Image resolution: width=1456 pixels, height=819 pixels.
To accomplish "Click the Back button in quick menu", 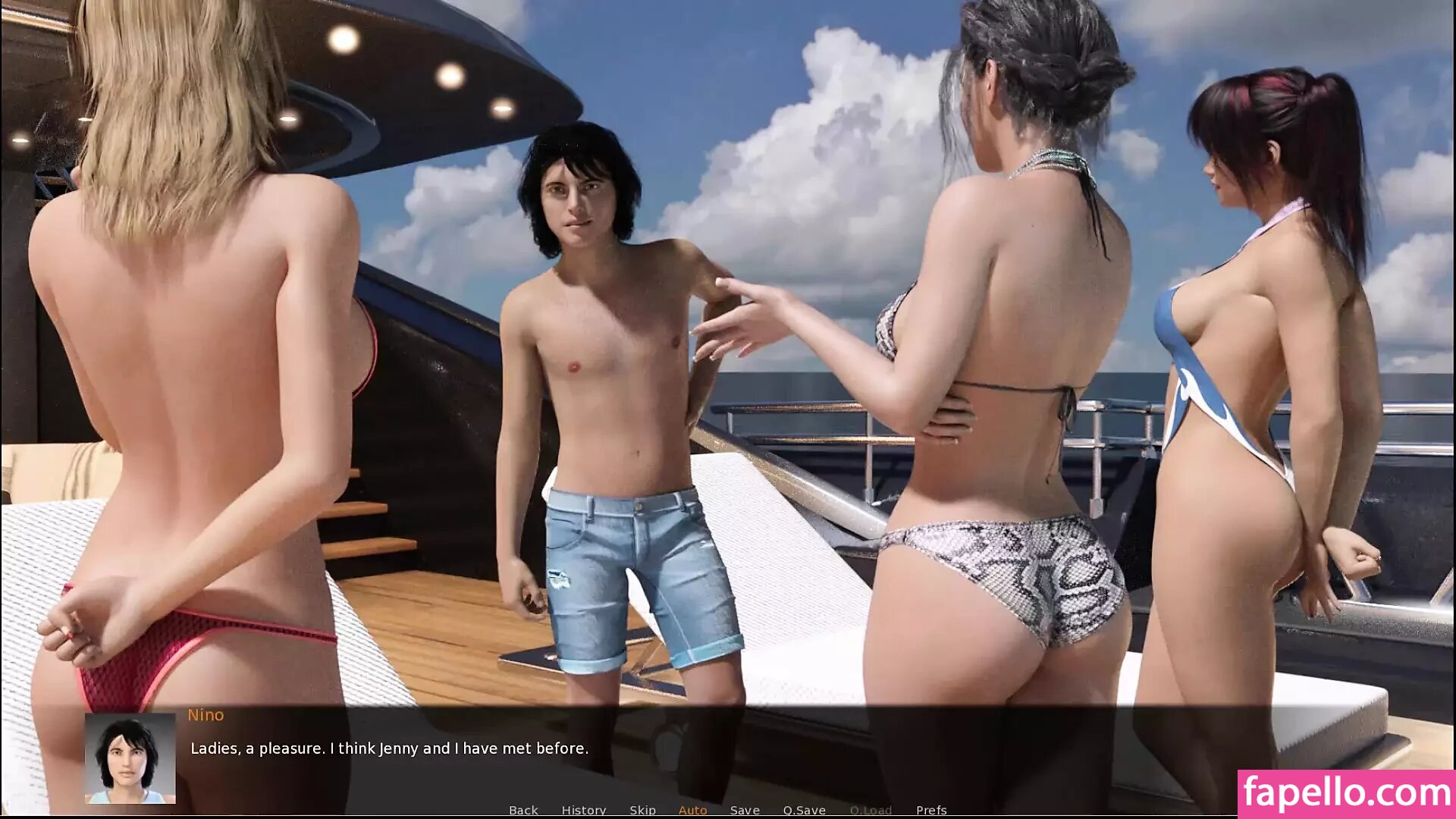I will coord(523,810).
